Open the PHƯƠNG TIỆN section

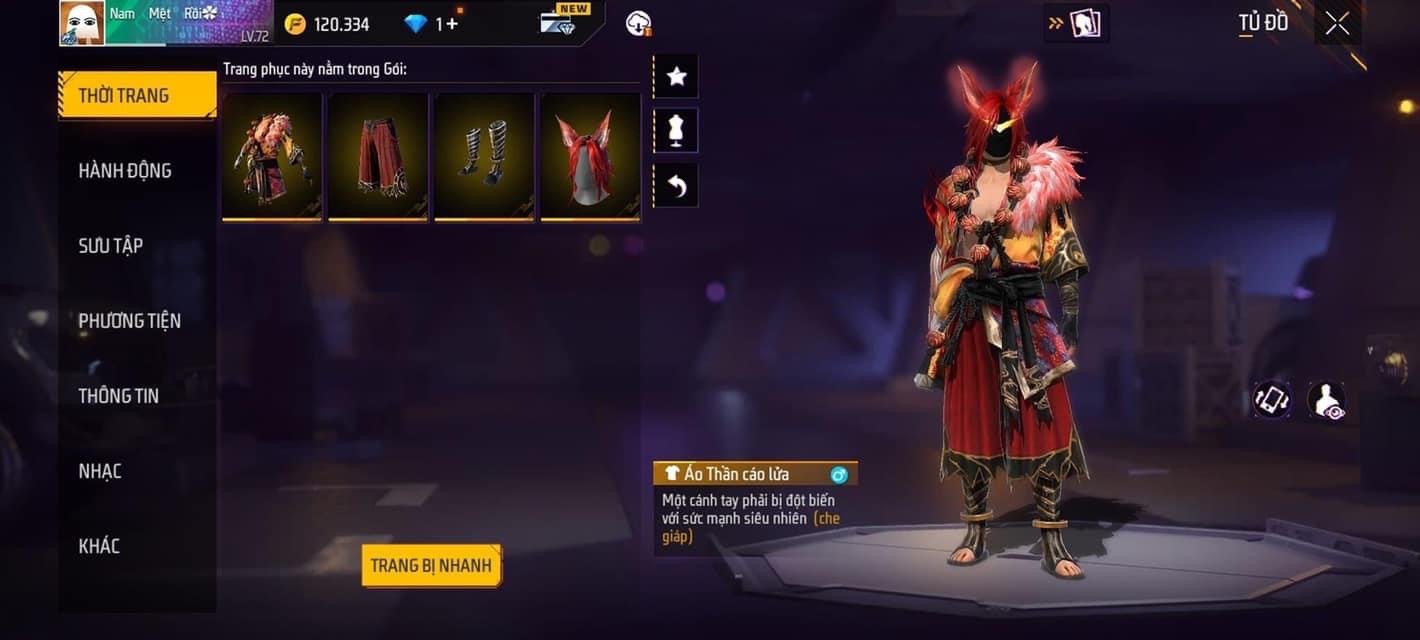pos(130,321)
